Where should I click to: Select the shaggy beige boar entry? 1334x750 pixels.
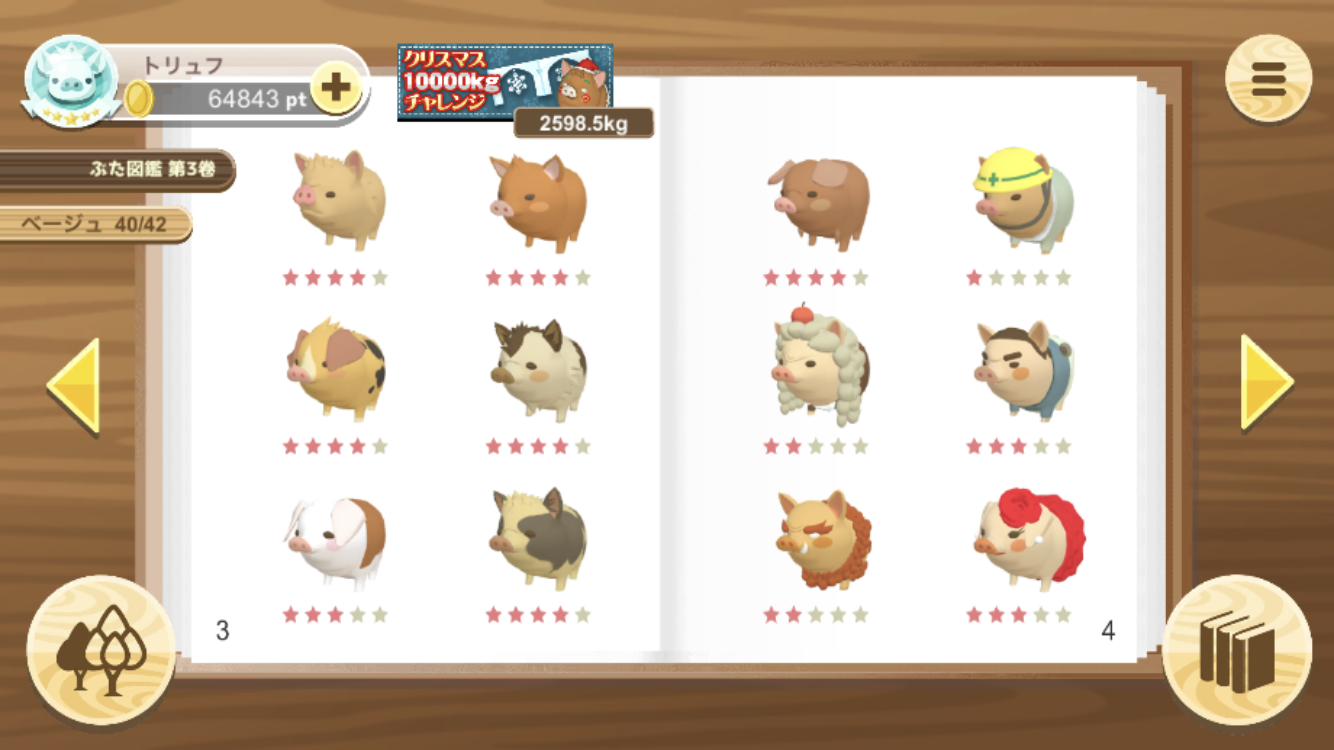tap(338, 201)
